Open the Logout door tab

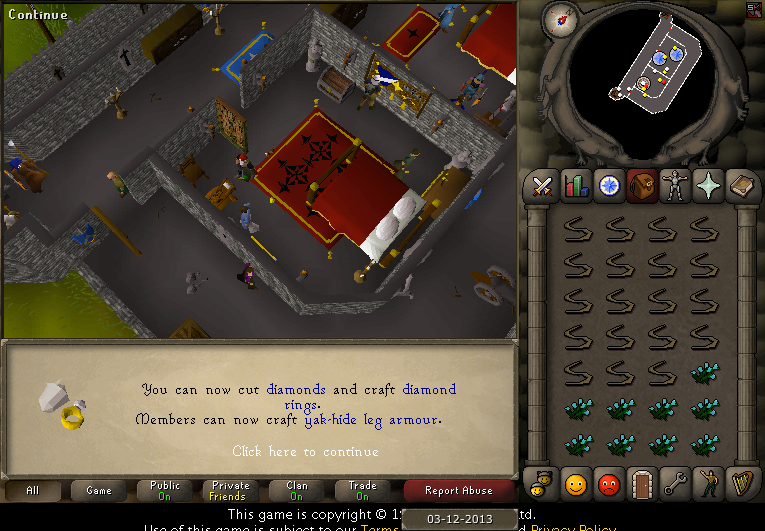click(642, 483)
